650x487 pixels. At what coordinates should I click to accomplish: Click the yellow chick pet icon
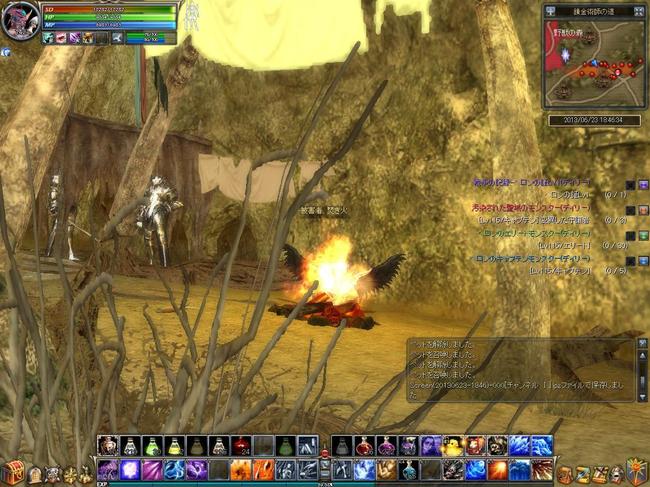(x=452, y=446)
